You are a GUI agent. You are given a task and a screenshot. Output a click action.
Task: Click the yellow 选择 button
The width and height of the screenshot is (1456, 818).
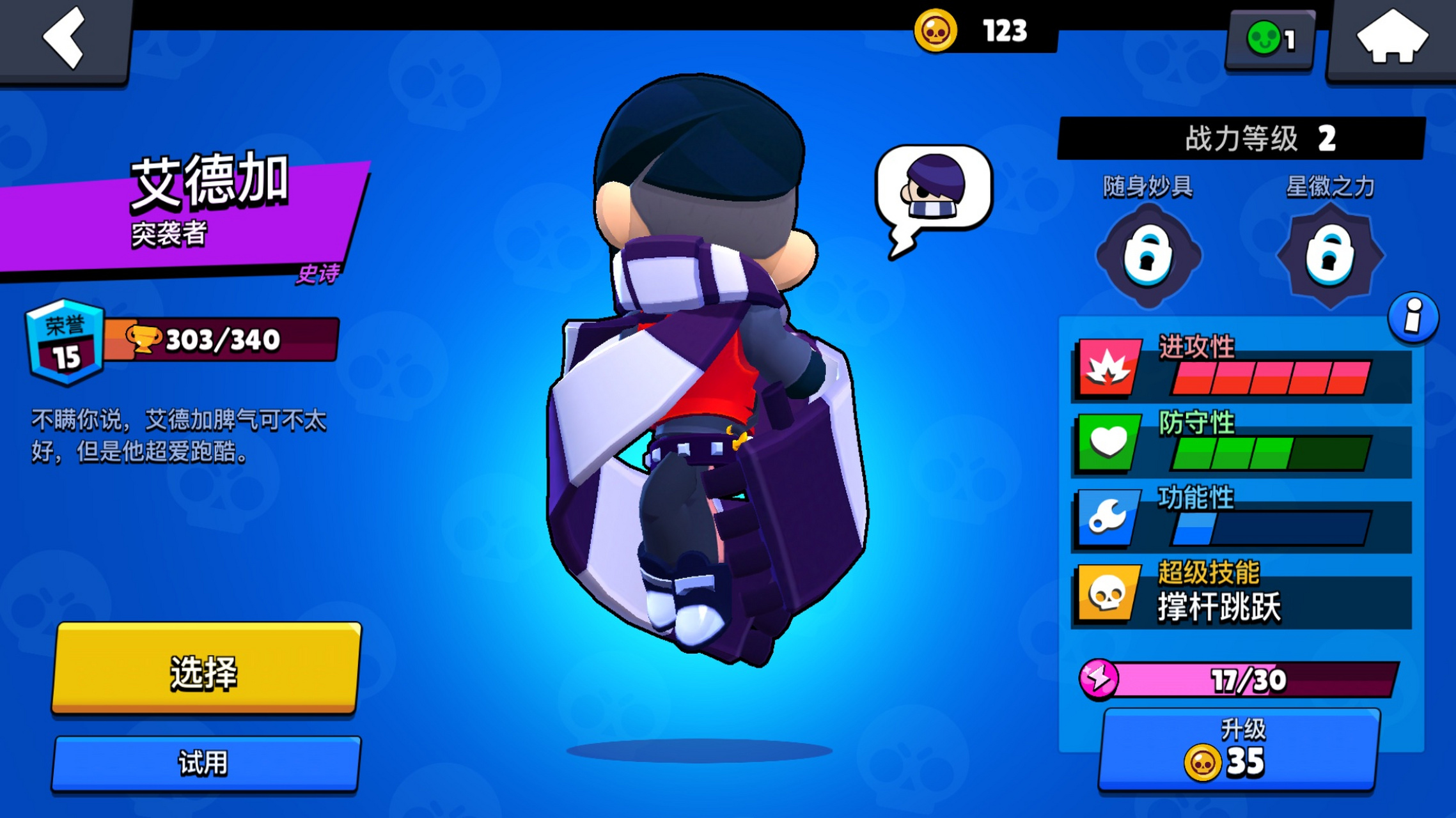pyautogui.click(x=206, y=669)
